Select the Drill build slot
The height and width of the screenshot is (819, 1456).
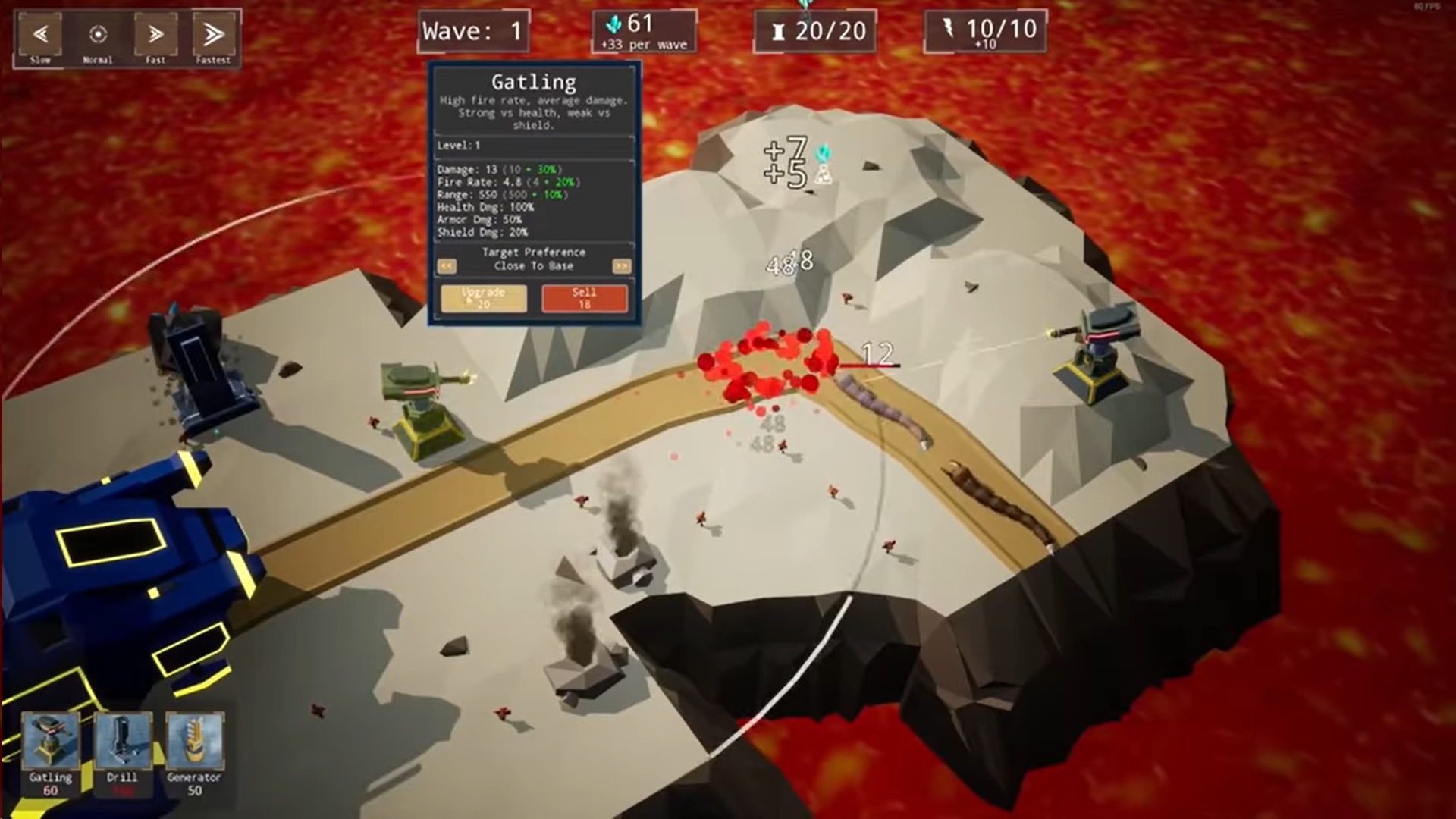tap(122, 754)
